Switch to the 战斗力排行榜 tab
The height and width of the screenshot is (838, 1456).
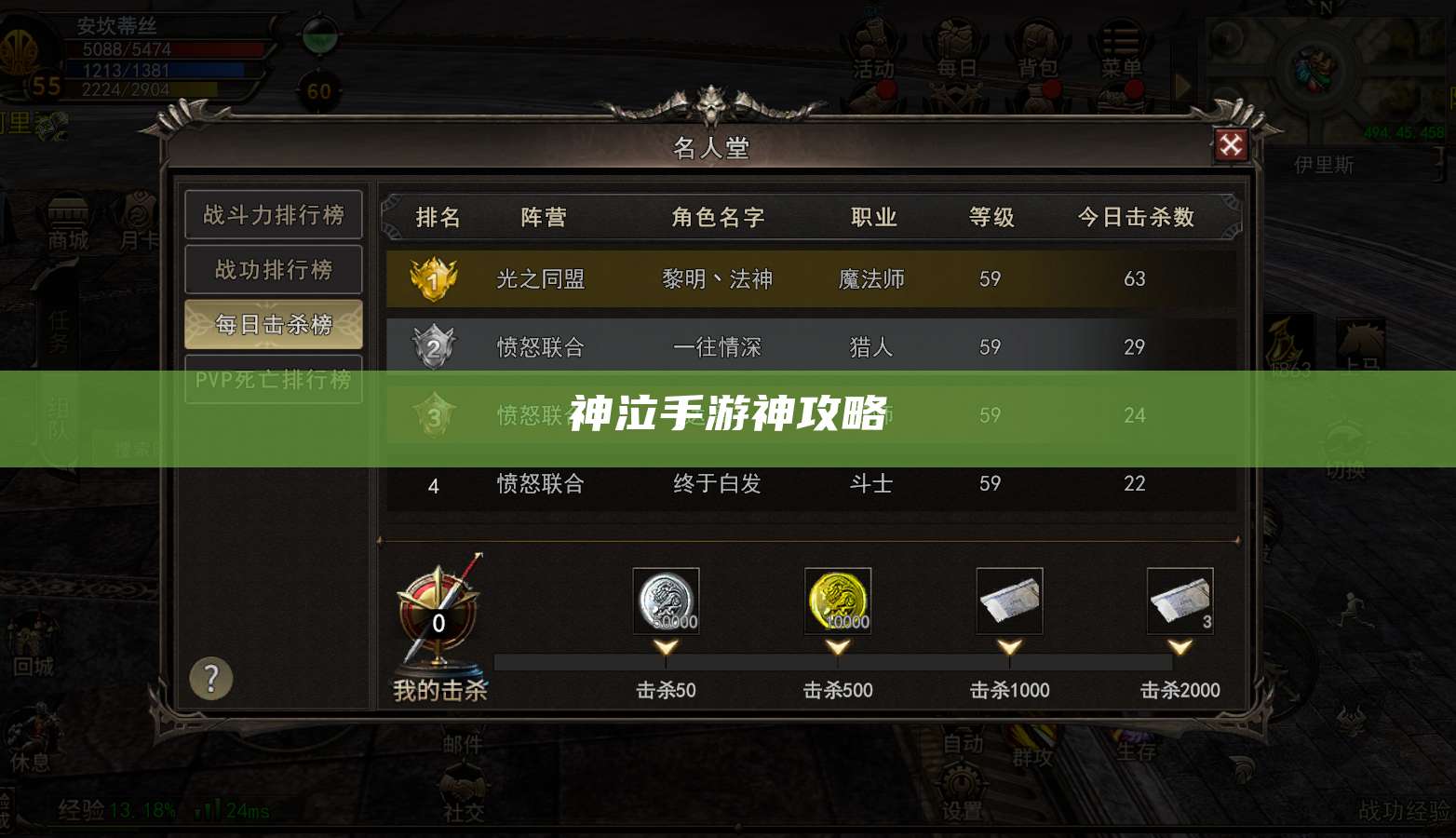(273, 215)
